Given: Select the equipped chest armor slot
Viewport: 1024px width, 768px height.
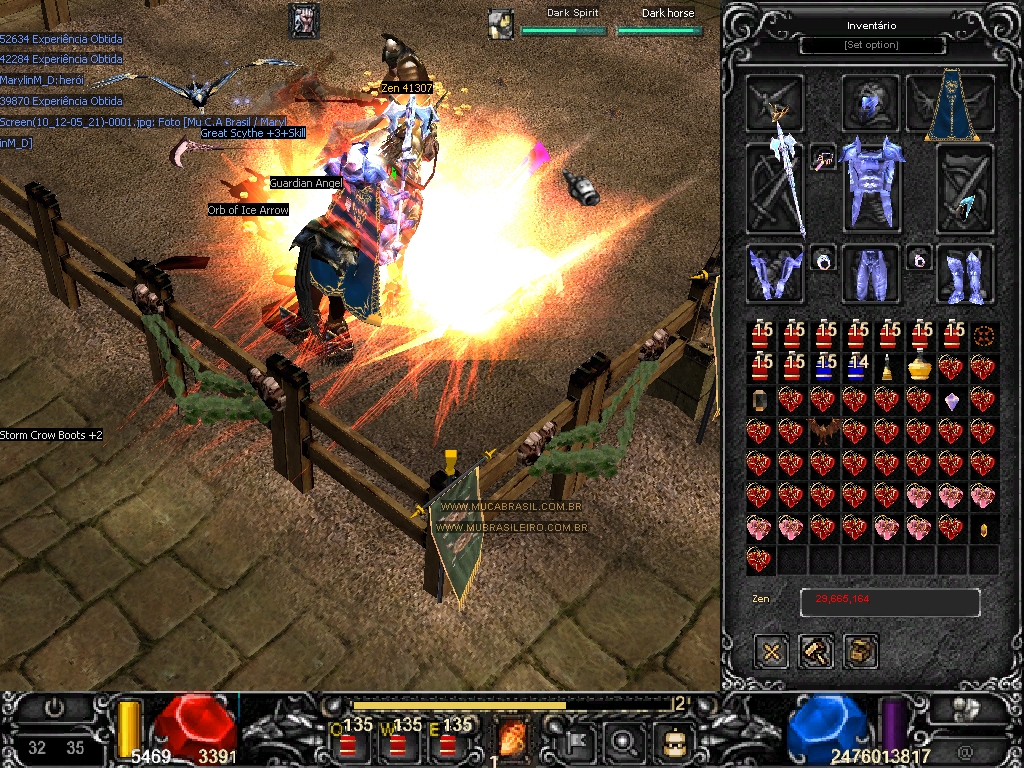Looking at the screenshot, I should [872, 186].
